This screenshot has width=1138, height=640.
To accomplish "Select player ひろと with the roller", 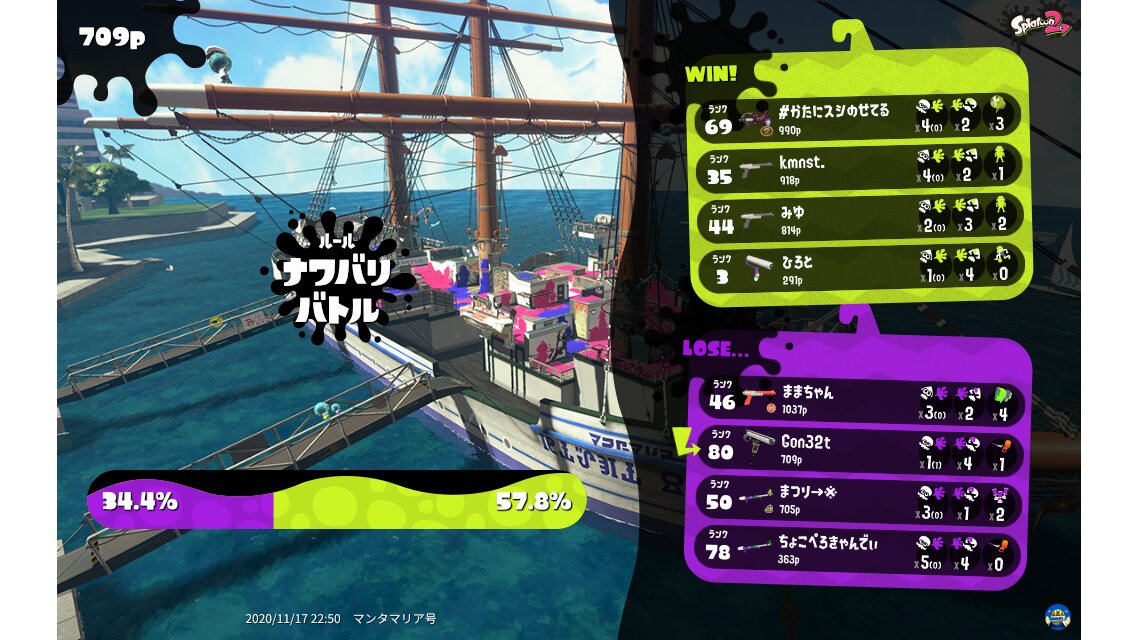I will click(x=860, y=267).
